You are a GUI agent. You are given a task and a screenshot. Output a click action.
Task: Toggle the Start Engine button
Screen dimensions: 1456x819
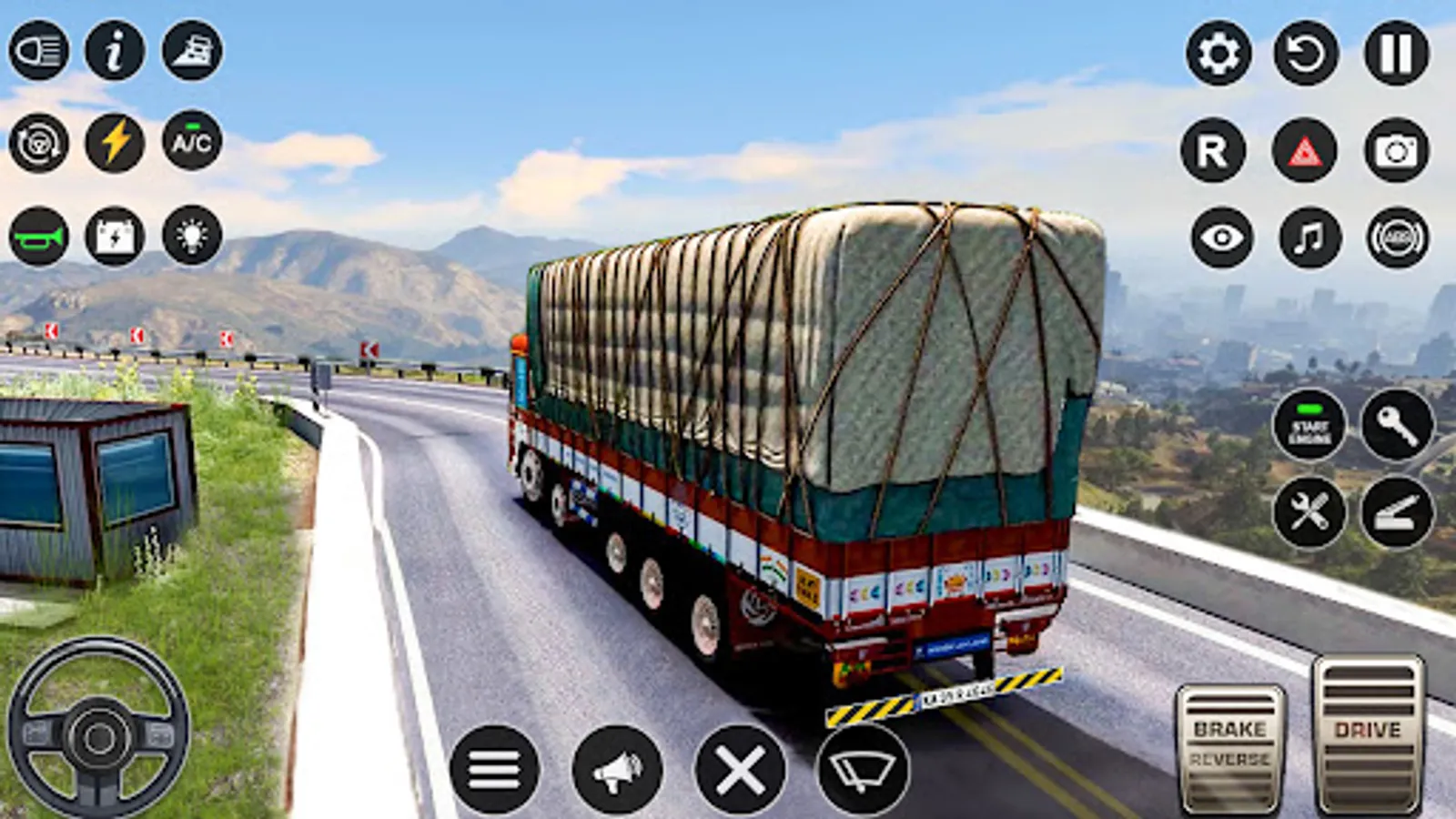coord(1309,428)
